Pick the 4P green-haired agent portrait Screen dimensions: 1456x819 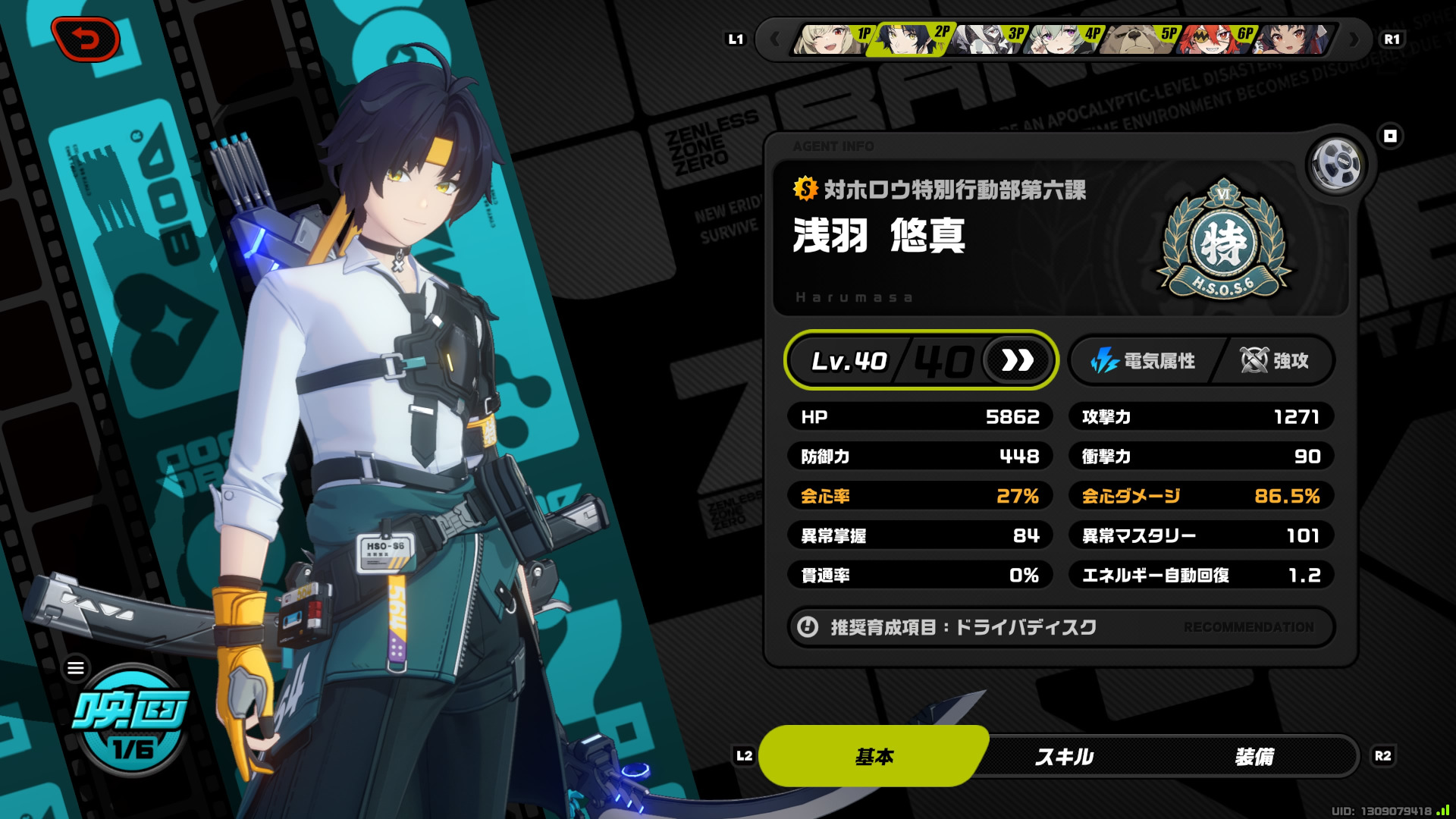pos(1062,39)
